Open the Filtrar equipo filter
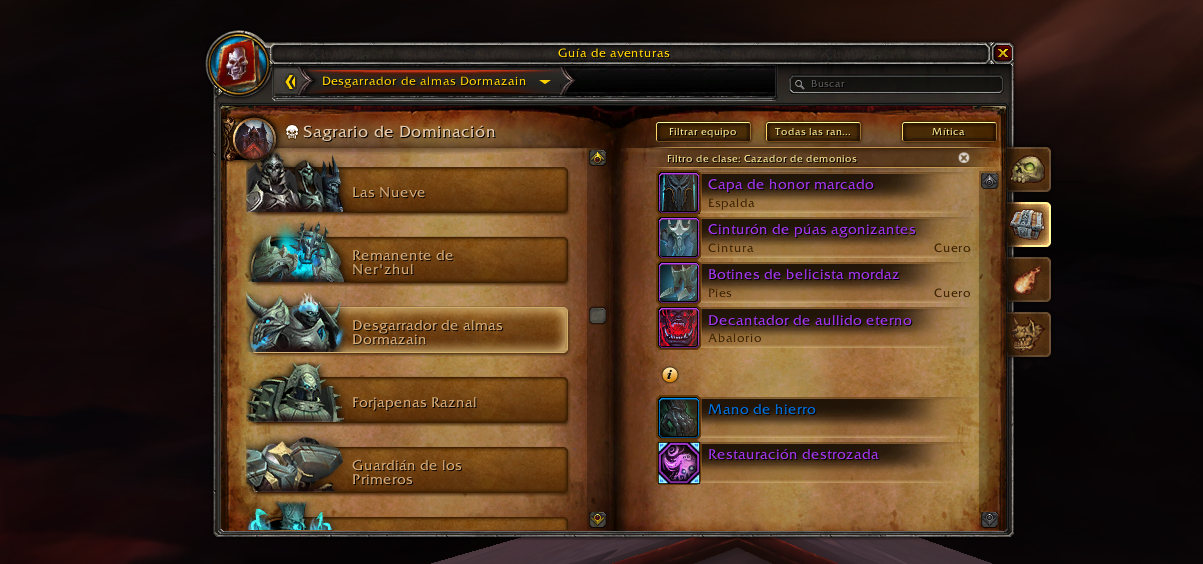 coord(702,132)
